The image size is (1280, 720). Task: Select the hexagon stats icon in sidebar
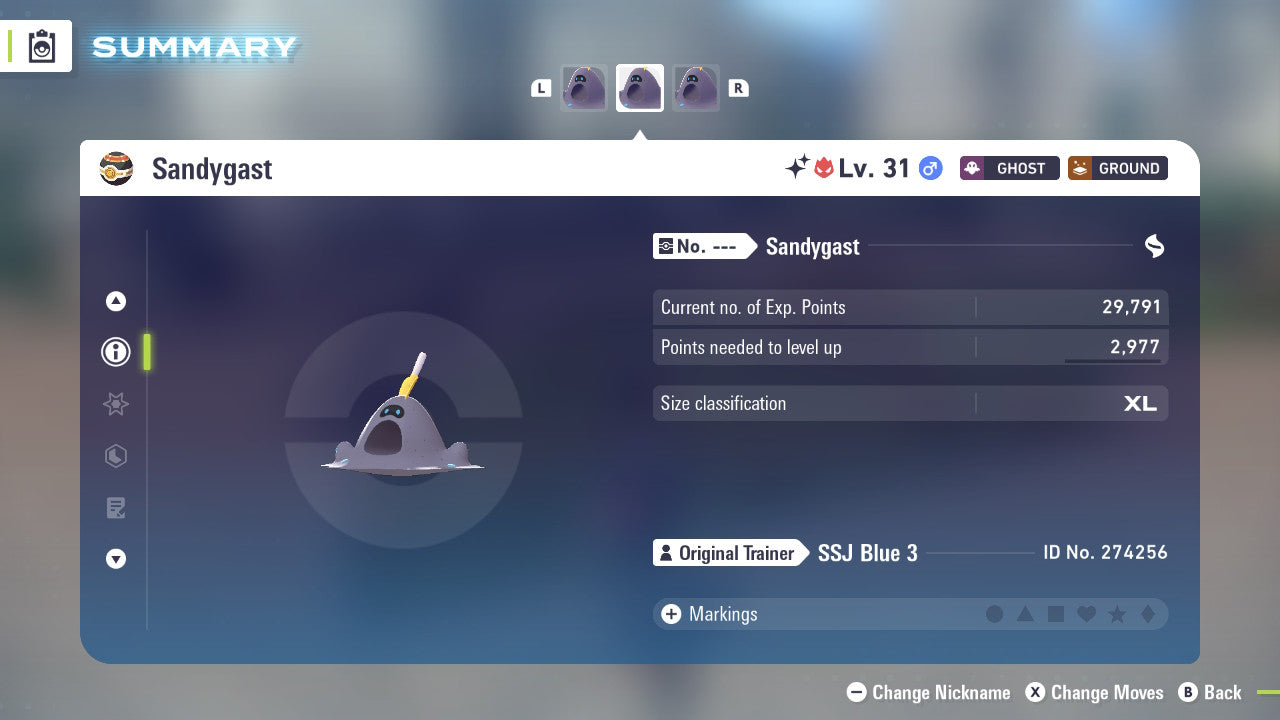tap(115, 456)
